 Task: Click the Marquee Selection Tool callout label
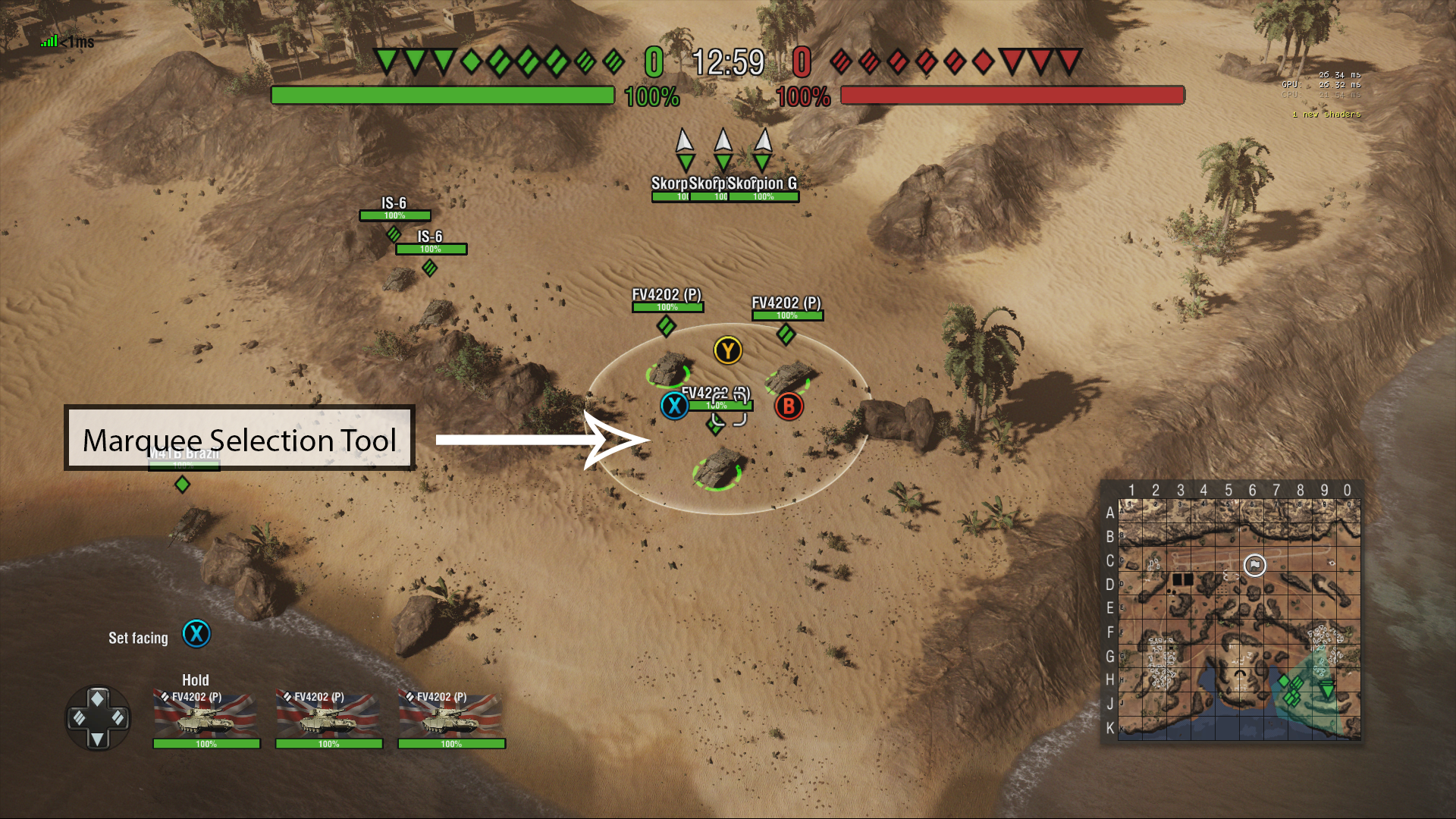coord(240,440)
